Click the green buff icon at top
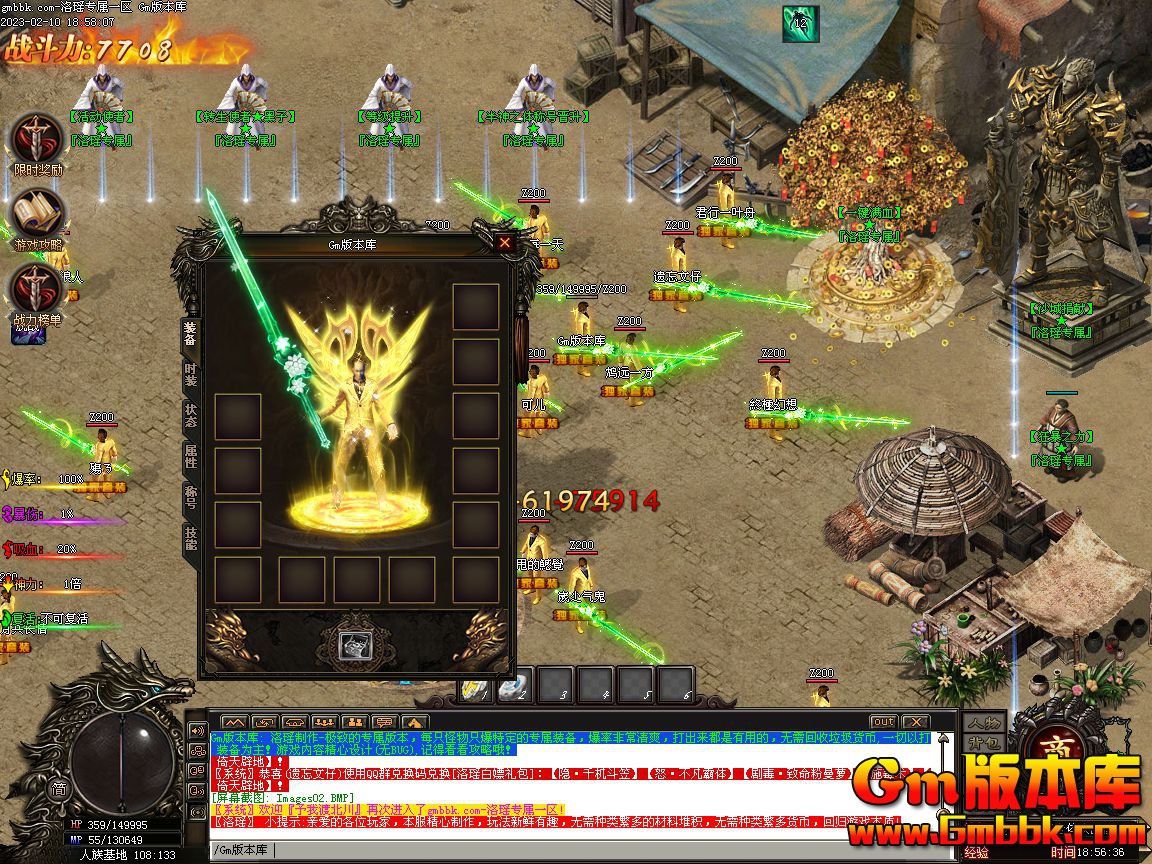Screen dimensions: 1152x864 click(800, 23)
